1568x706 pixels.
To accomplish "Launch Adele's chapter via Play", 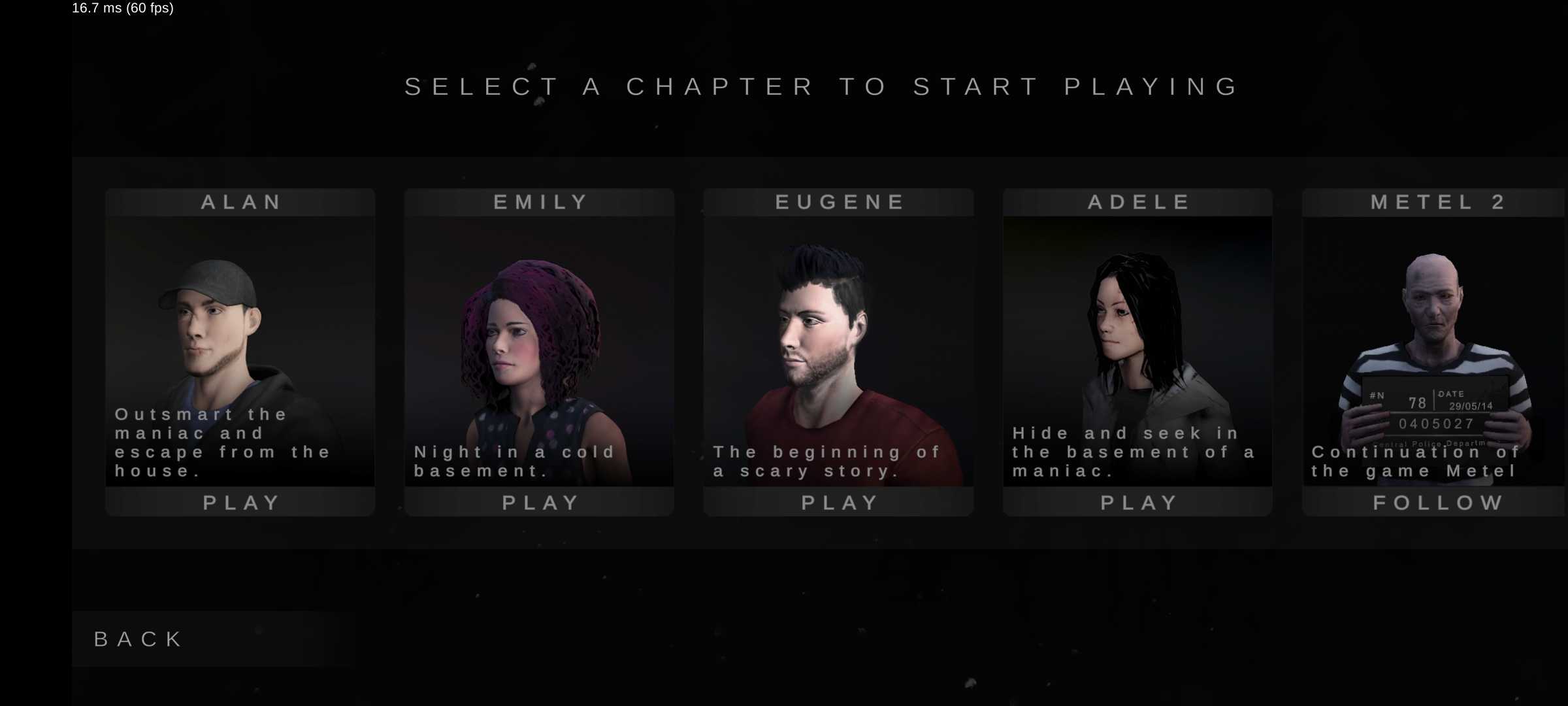I will point(1138,502).
